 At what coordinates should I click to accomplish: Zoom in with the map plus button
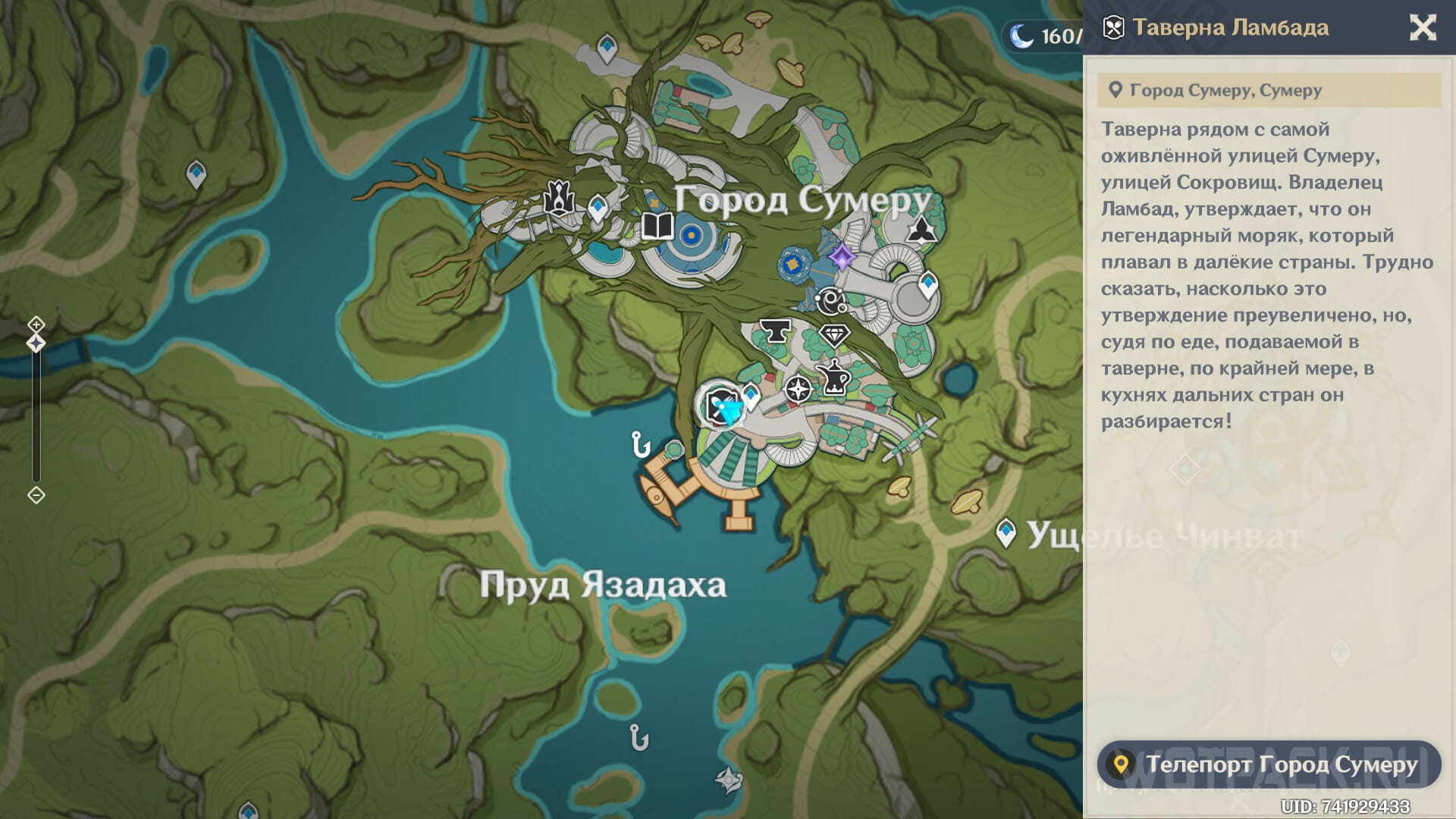pos(36,325)
